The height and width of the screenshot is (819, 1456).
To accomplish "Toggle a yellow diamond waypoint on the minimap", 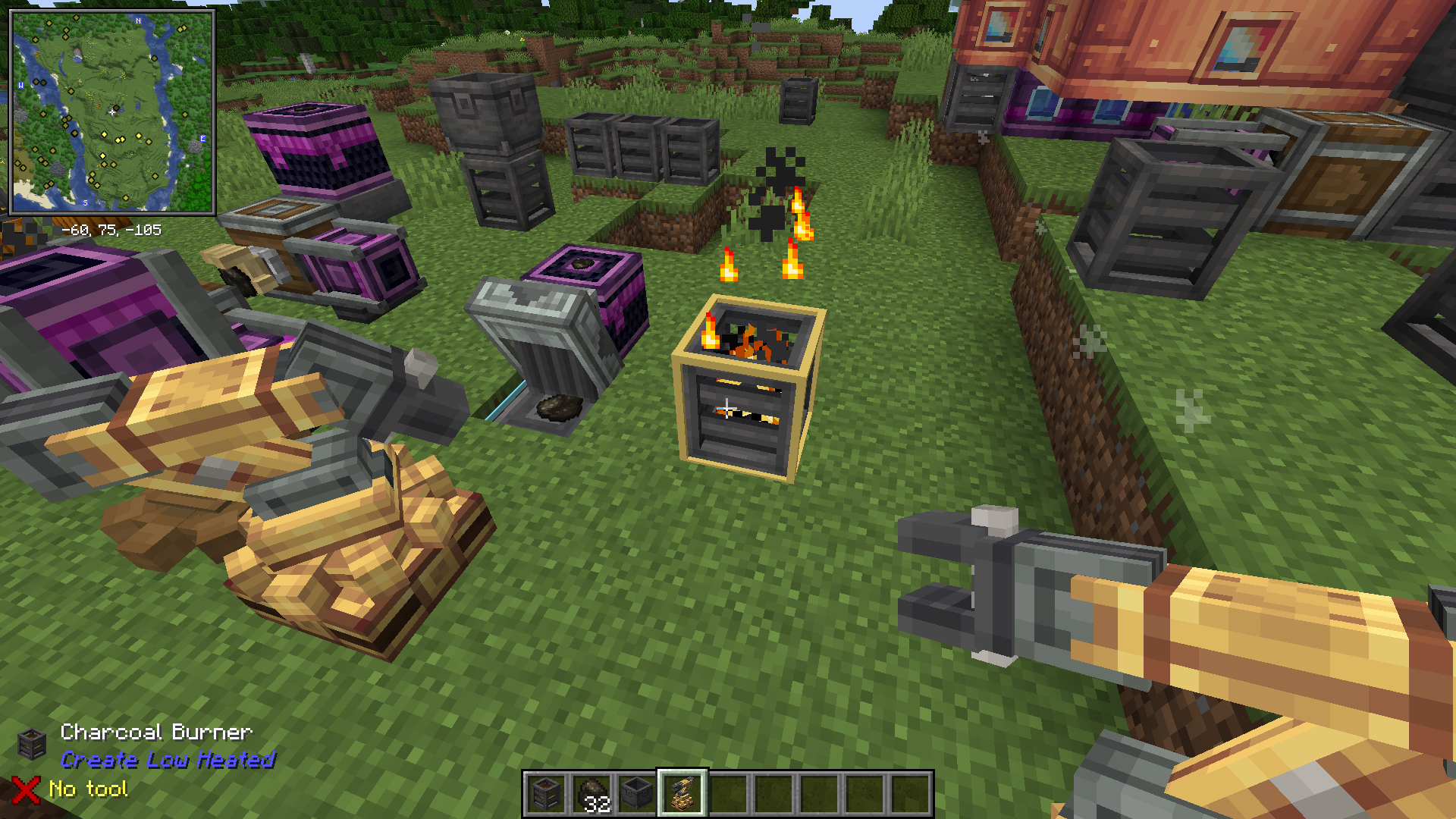I will click(x=103, y=134).
